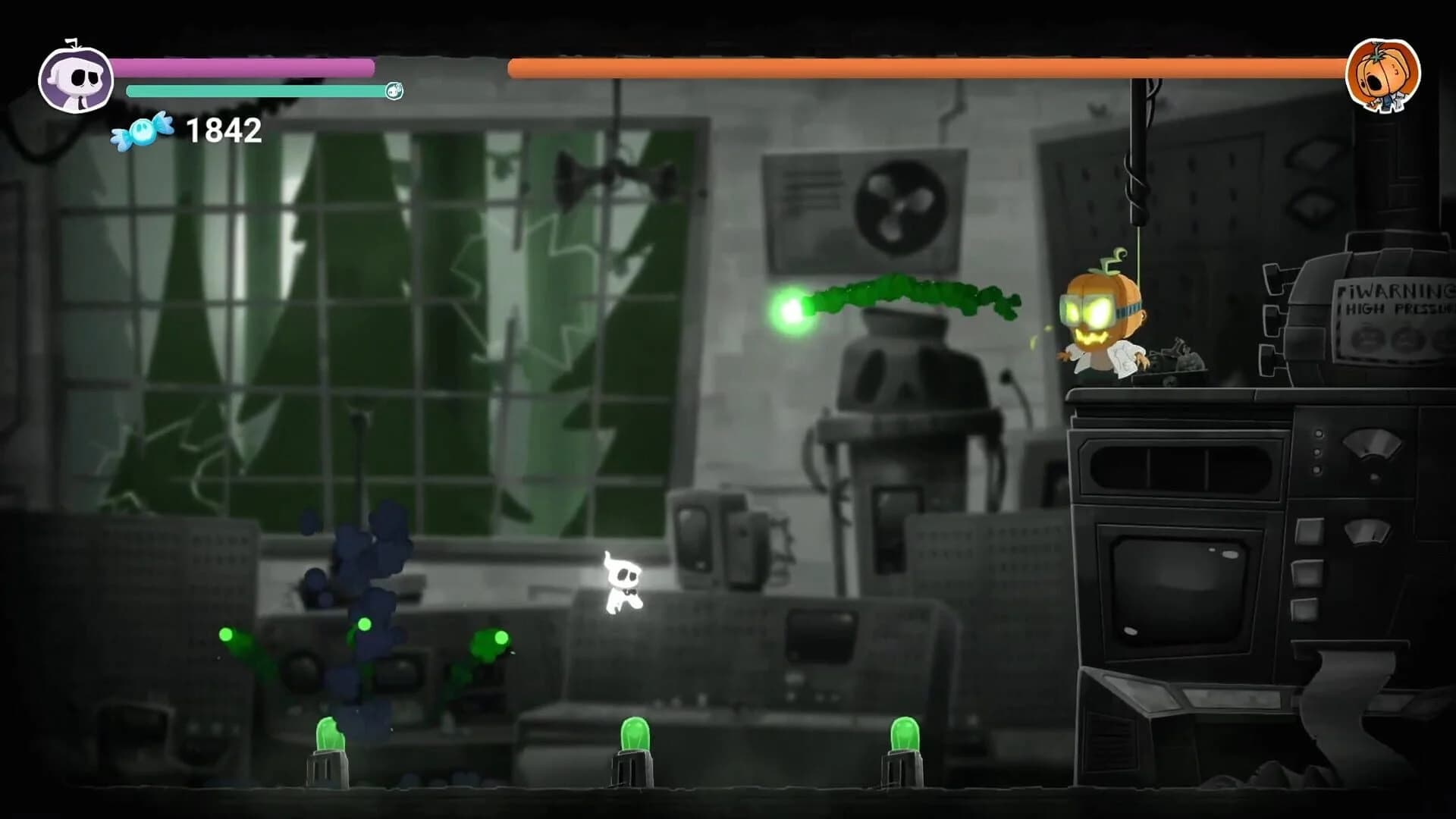Click the ghost ability icon on the teal bar
1456x819 pixels.
click(394, 92)
